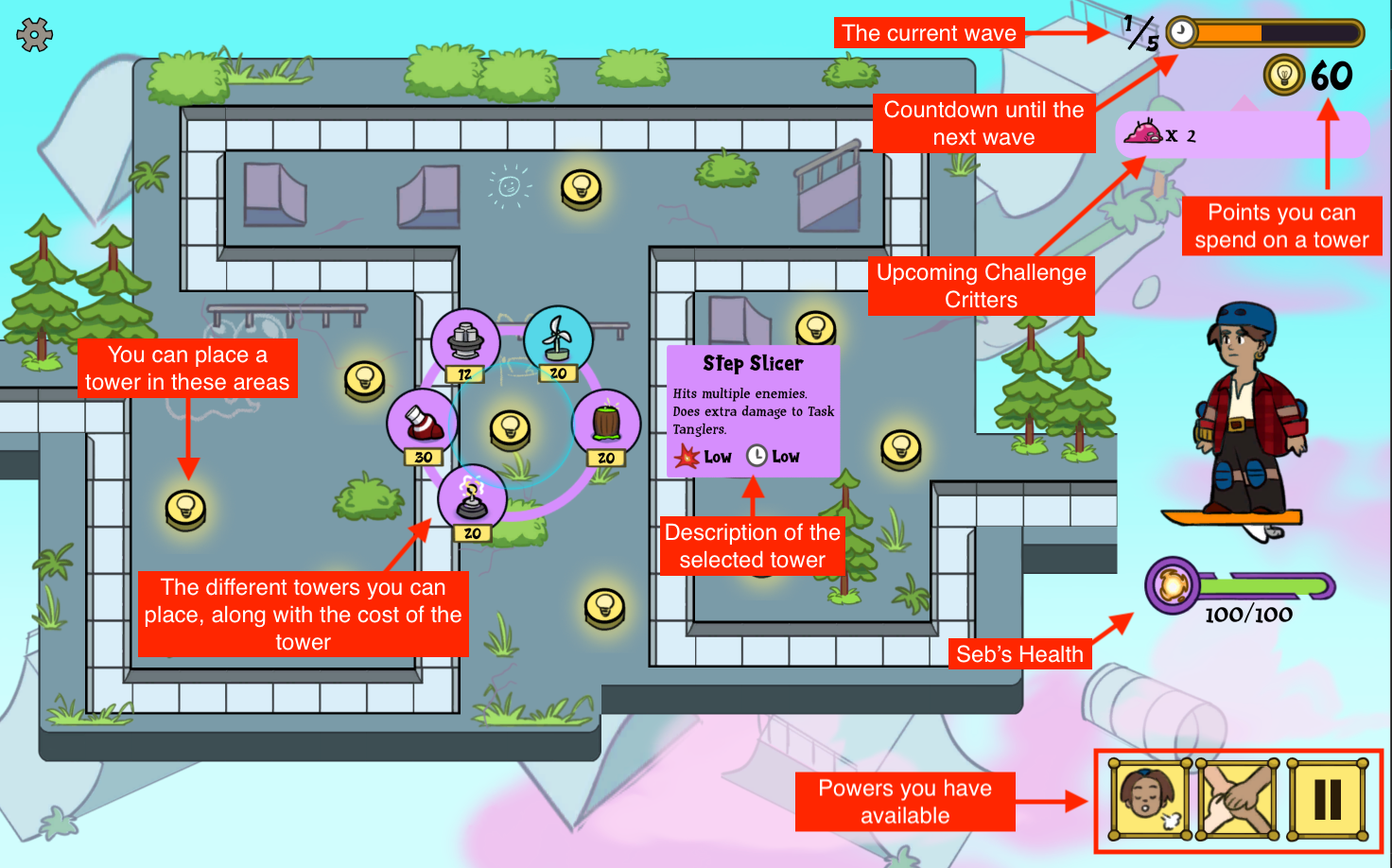Select the lightbulb placement spot near the top

coord(582,189)
